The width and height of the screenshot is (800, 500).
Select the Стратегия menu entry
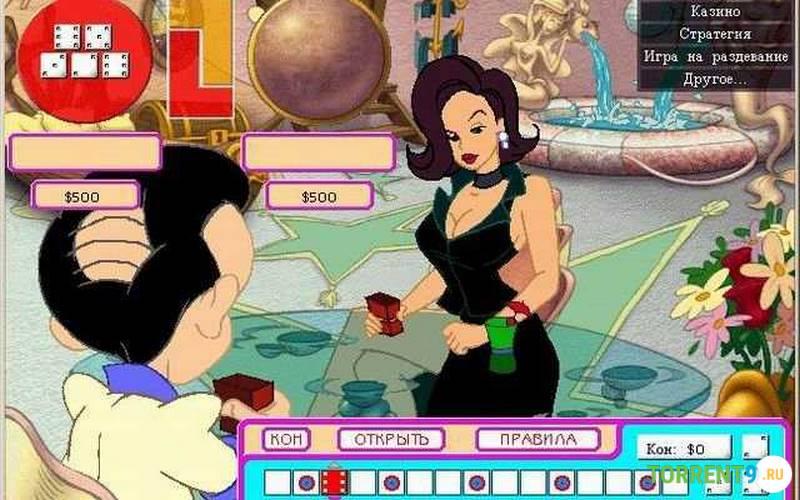pyautogui.click(x=715, y=34)
